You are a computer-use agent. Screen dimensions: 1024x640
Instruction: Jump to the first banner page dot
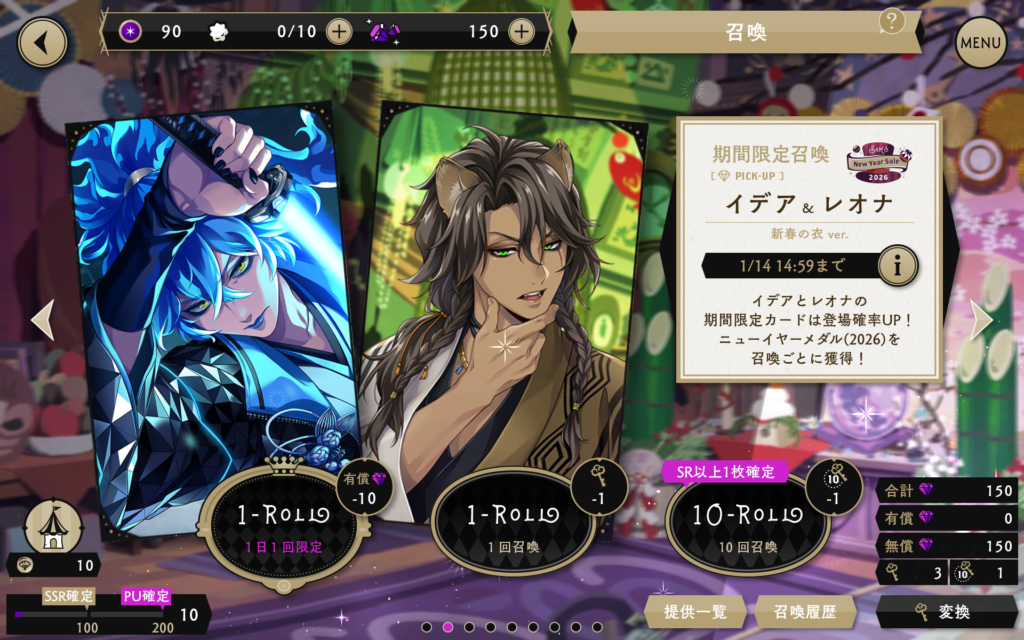point(426,627)
